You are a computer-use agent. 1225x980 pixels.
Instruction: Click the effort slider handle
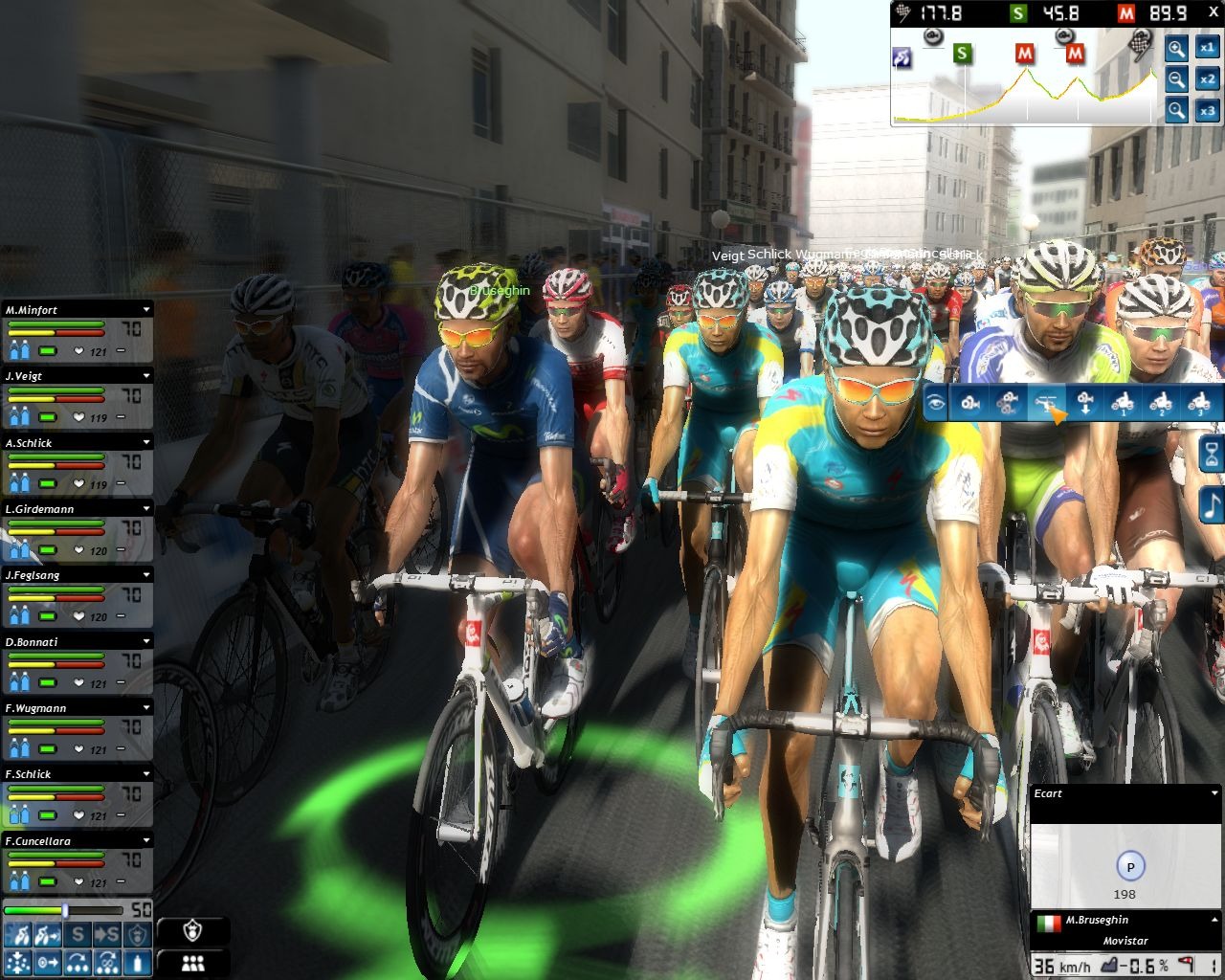65,910
